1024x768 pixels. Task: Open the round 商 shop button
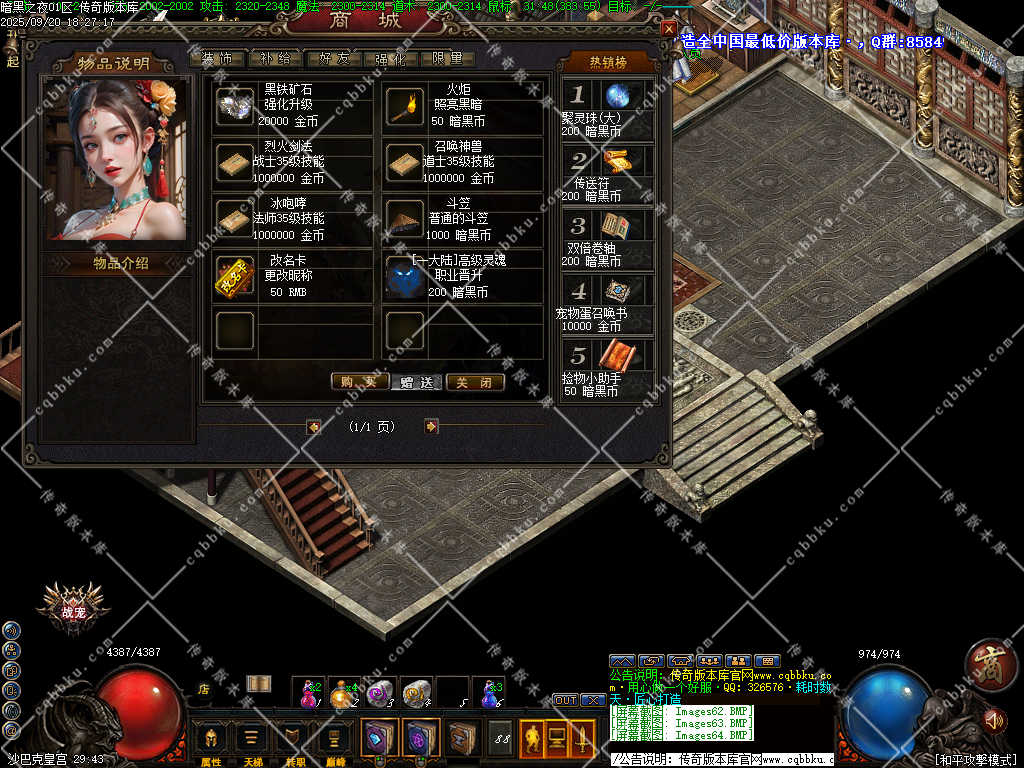click(x=990, y=663)
